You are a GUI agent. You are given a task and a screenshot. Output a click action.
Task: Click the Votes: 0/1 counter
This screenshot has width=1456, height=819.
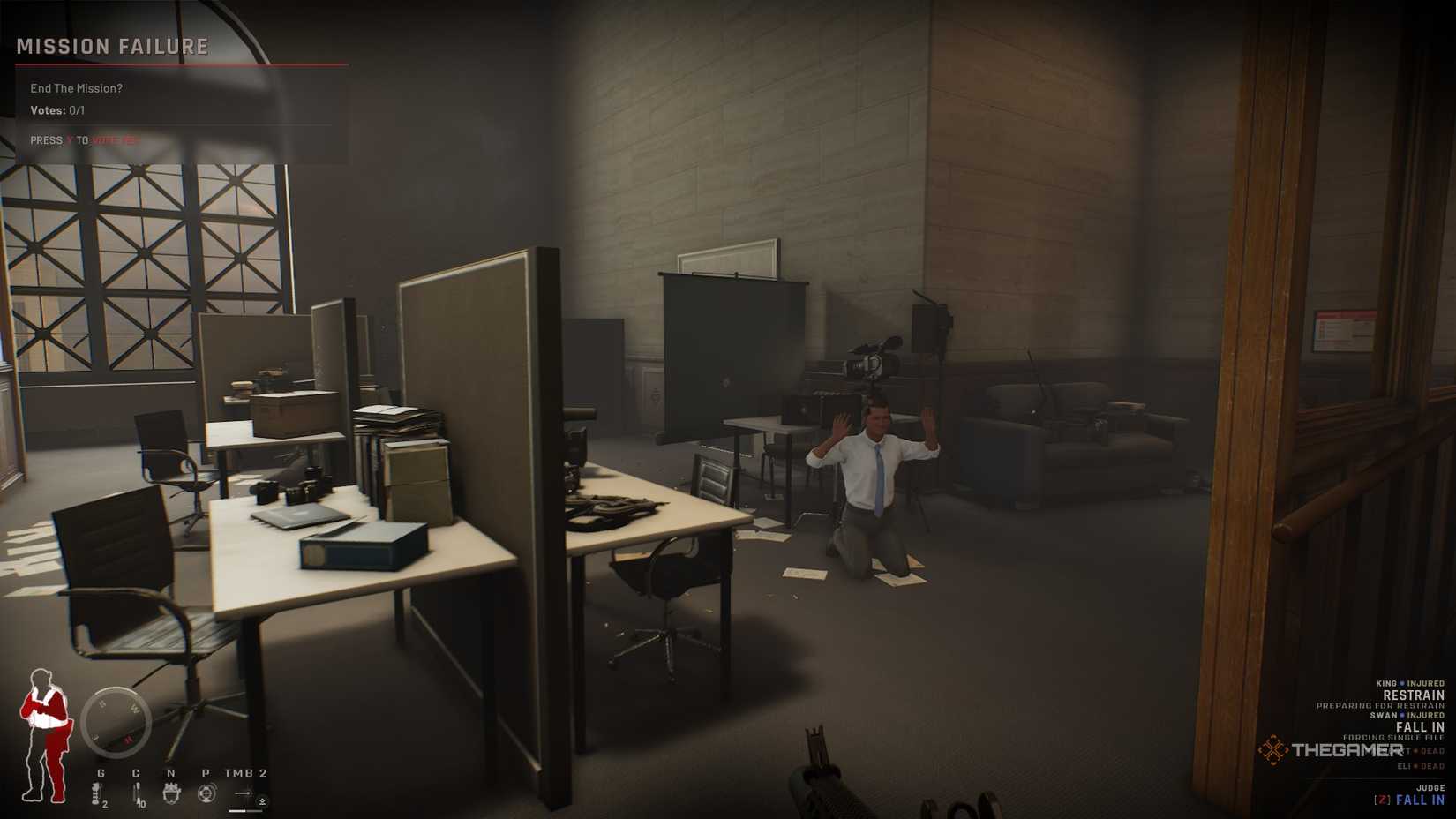point(59,112)
